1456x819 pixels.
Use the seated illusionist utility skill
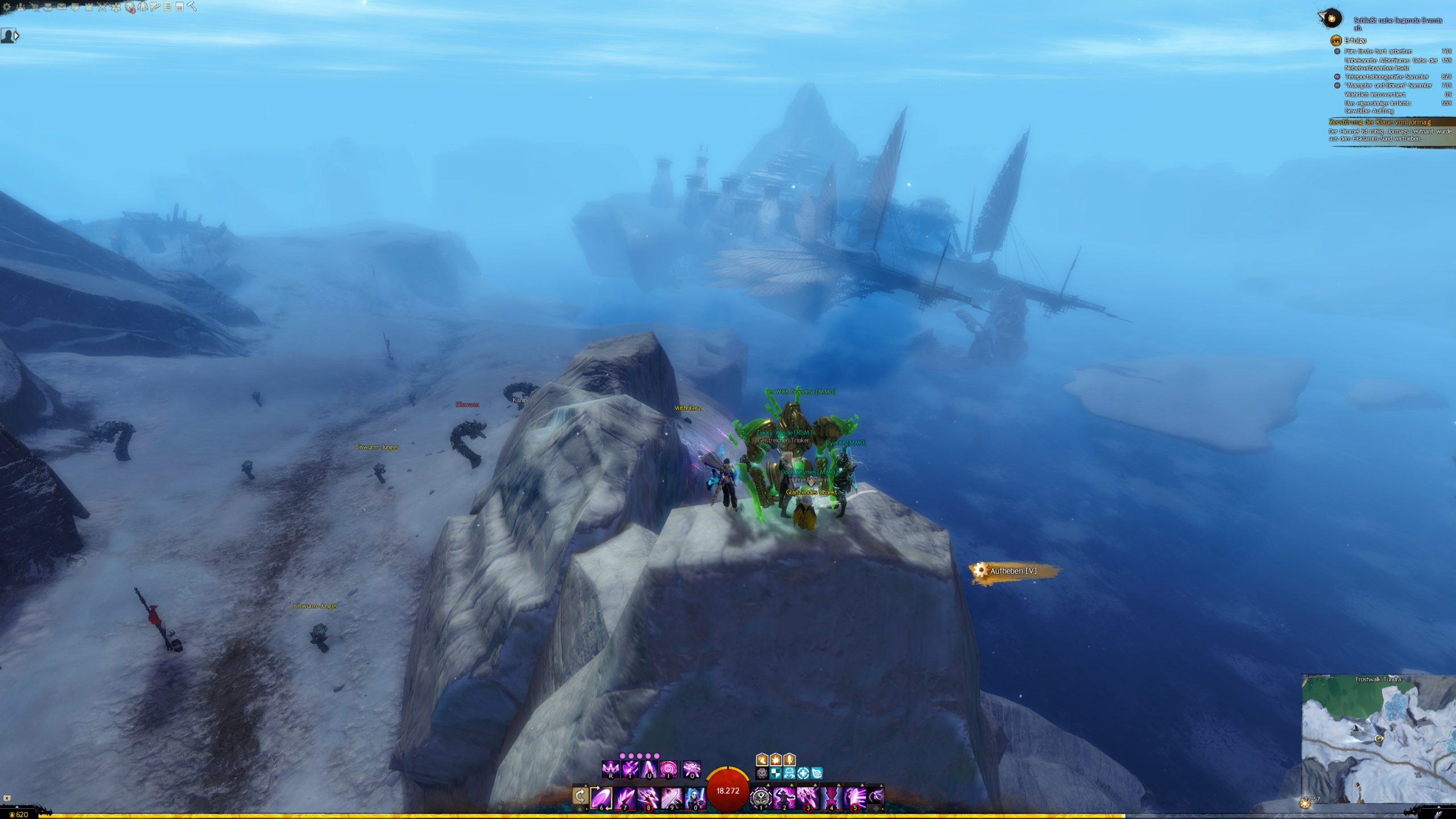(784, 797)
